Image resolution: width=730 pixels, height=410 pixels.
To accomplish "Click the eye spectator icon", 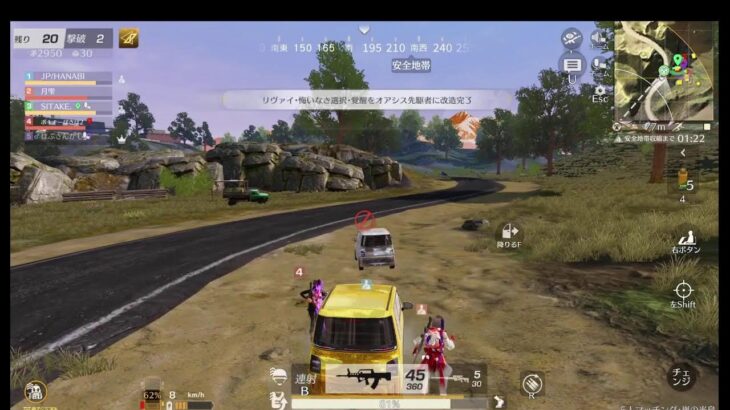I will 572,38.
